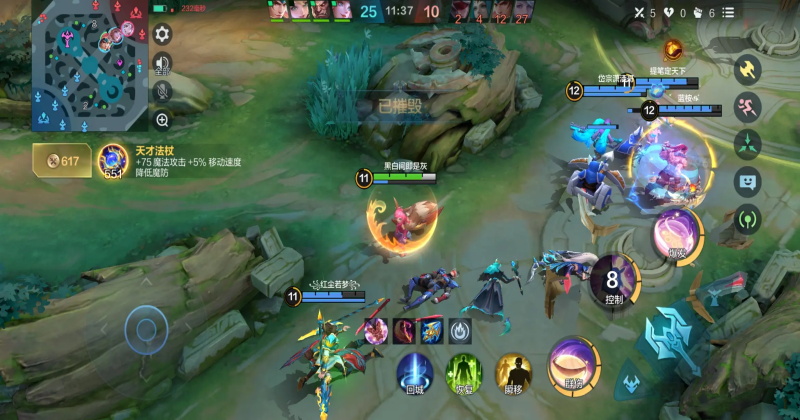
Task: Send the gather signal with the green arrows
Action: (746, 144)
